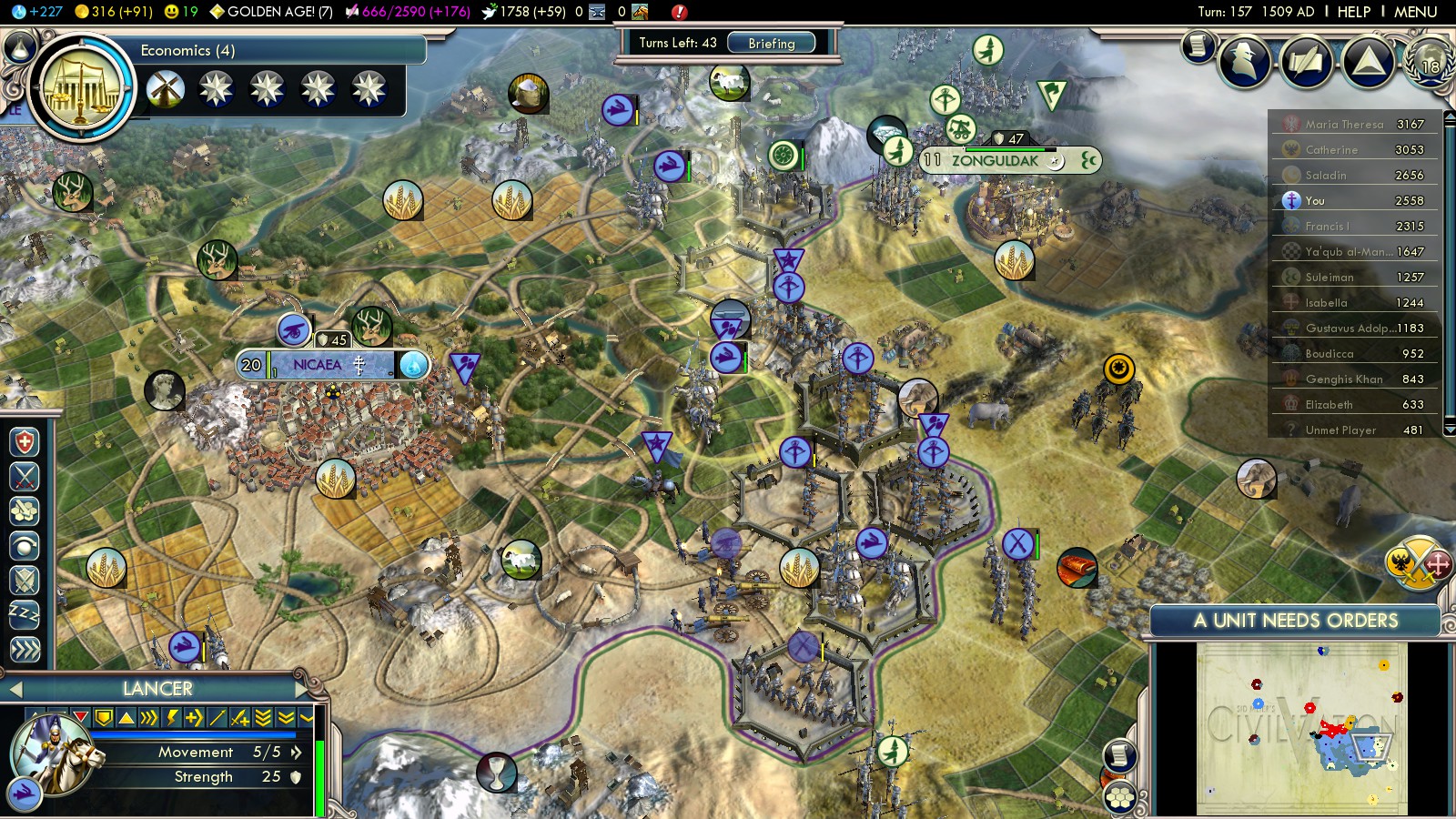
Task: Open the hex-grid map options button
Action: [x=1119, y=798]
